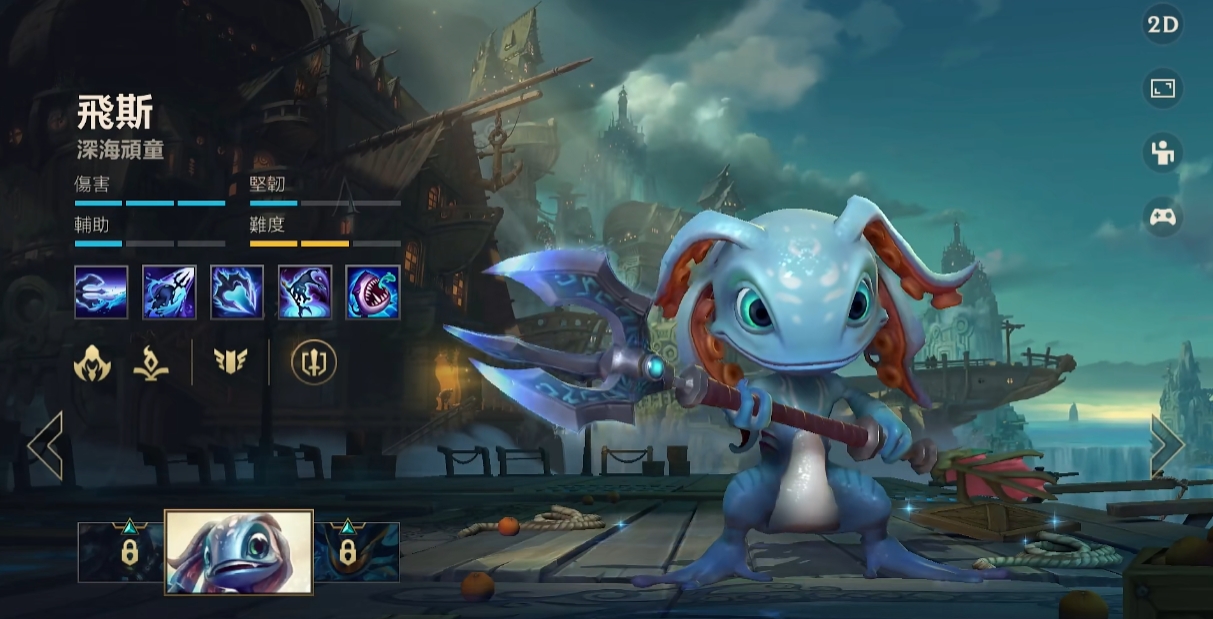1213x619 pixels.
Task: View the horizontal trident passive ability
Action: [x=101, y=292]
